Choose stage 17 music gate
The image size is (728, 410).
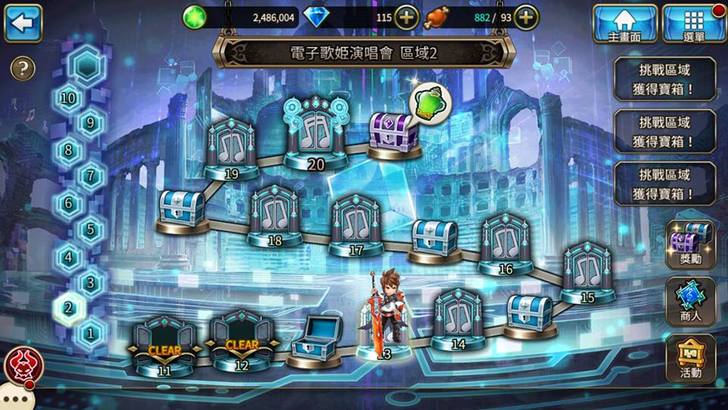click(356, 223)
